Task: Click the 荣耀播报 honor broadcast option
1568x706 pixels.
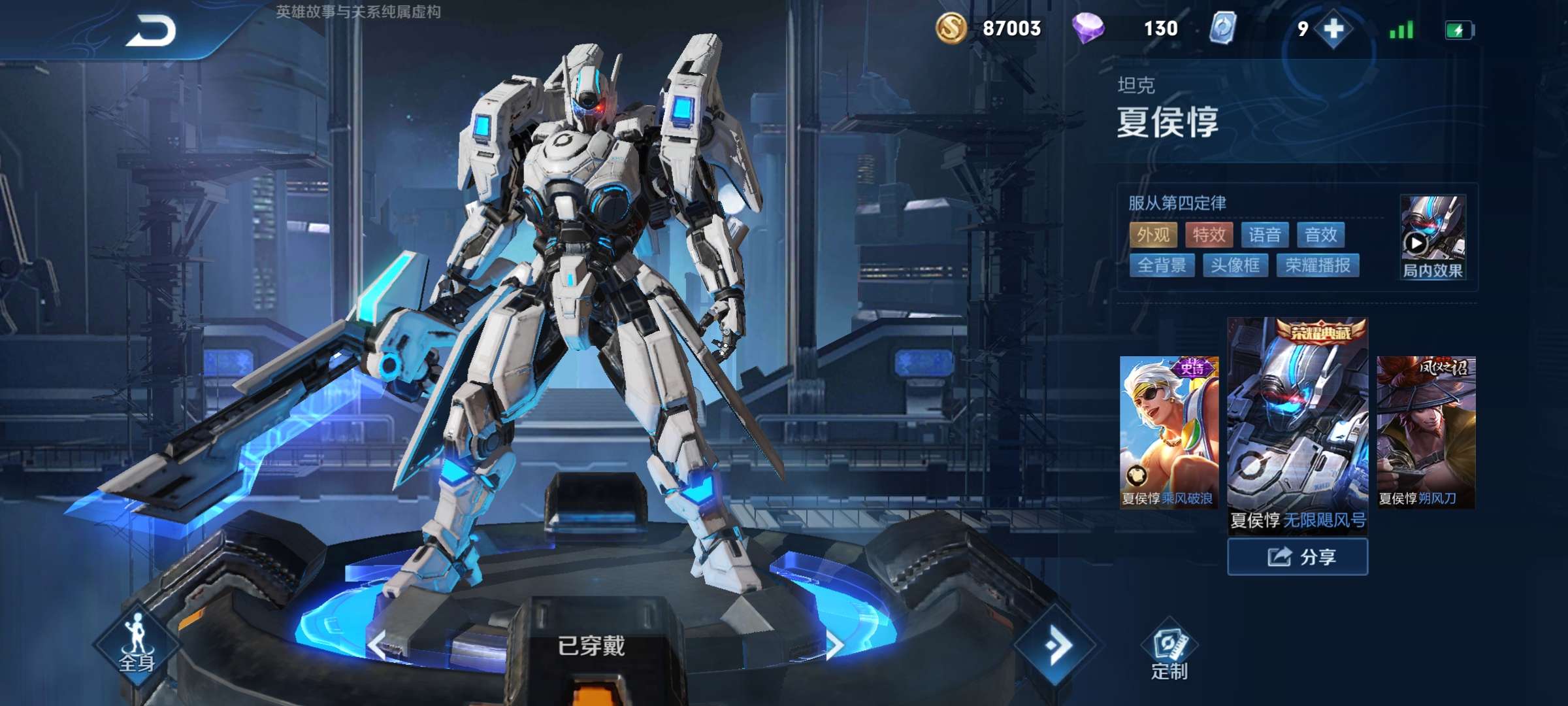Action: [1318, 265]
